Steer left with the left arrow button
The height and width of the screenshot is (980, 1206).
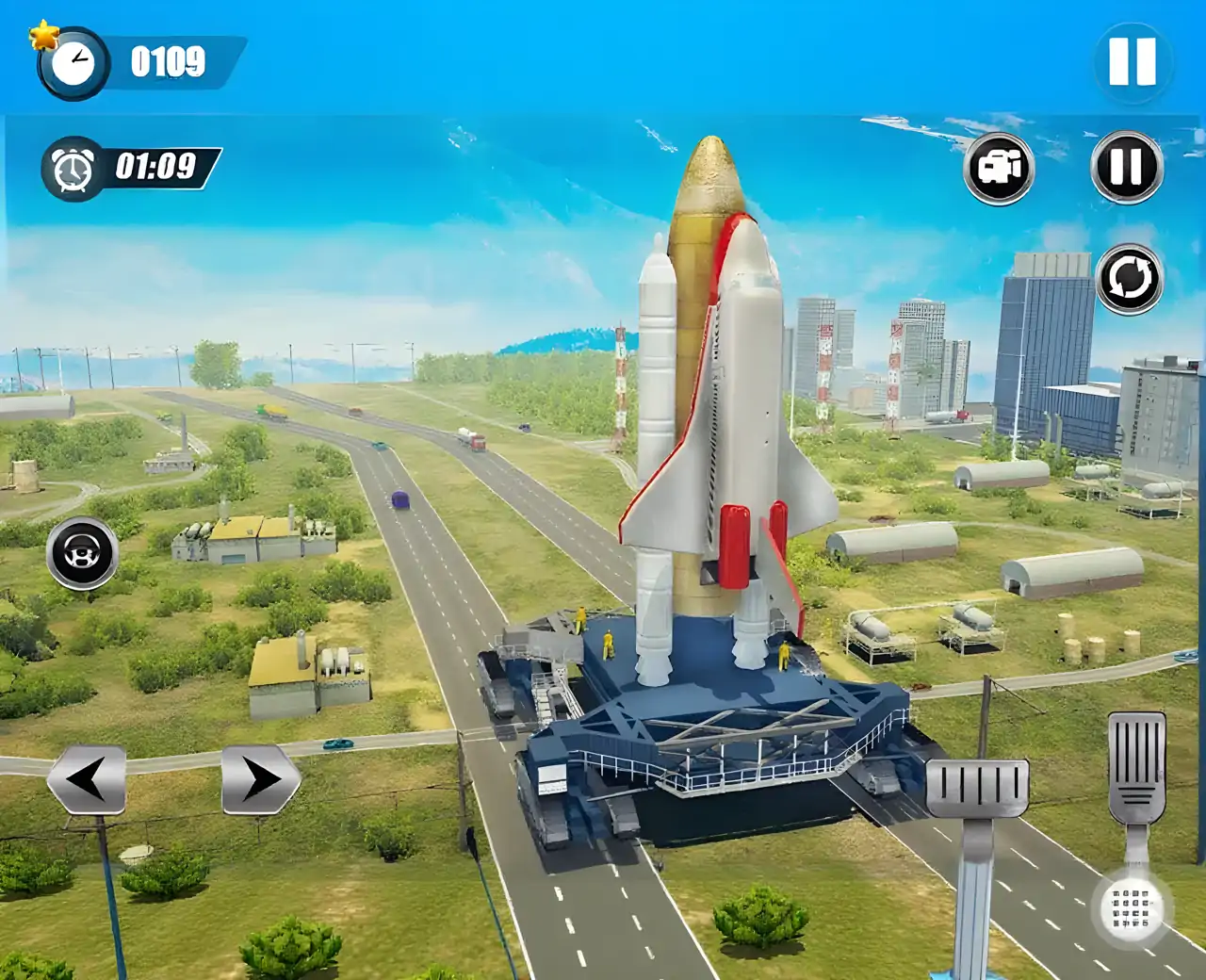coord(87,779)
